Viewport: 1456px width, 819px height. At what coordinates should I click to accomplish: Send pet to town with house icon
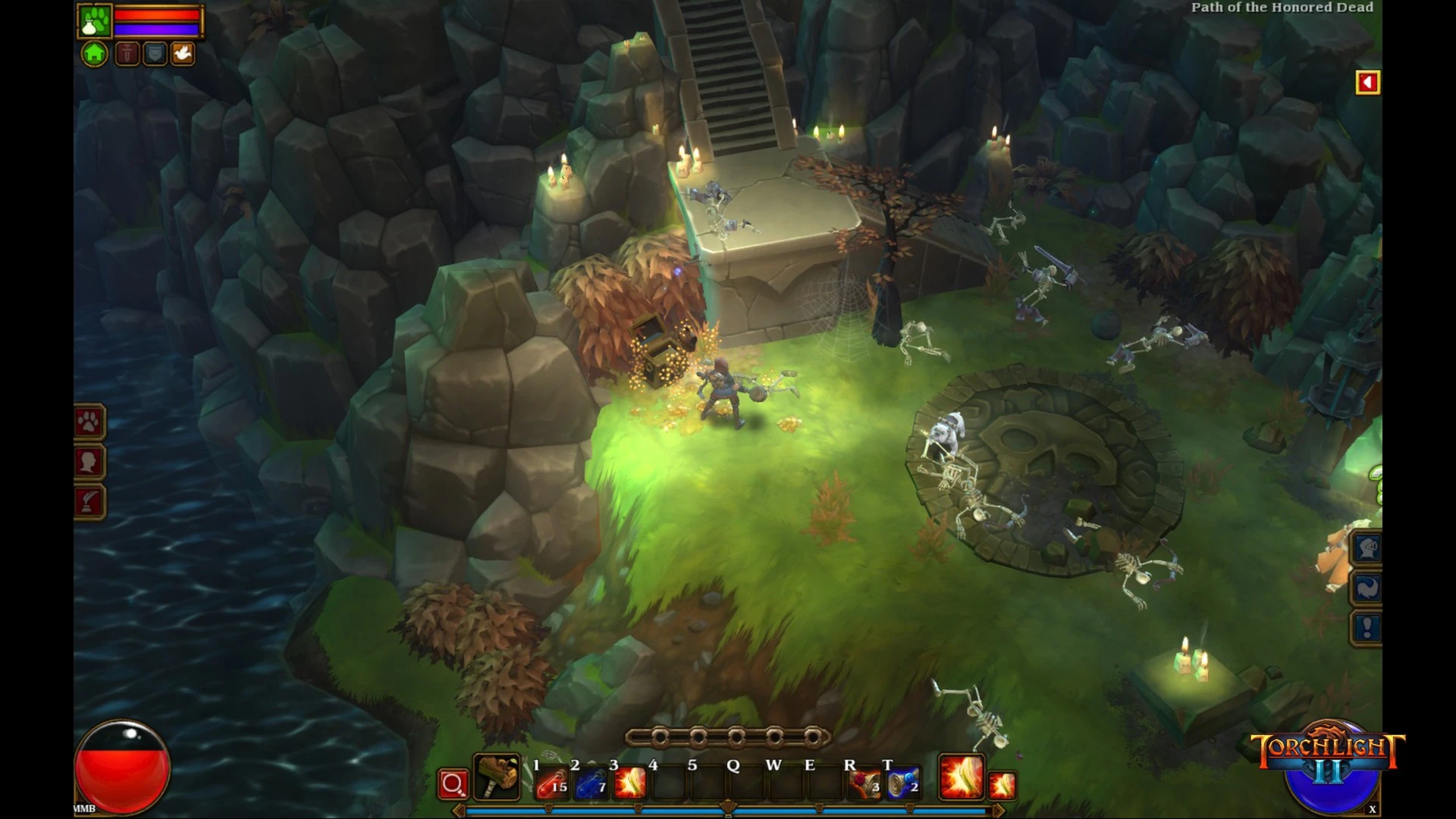pos(94,54)
